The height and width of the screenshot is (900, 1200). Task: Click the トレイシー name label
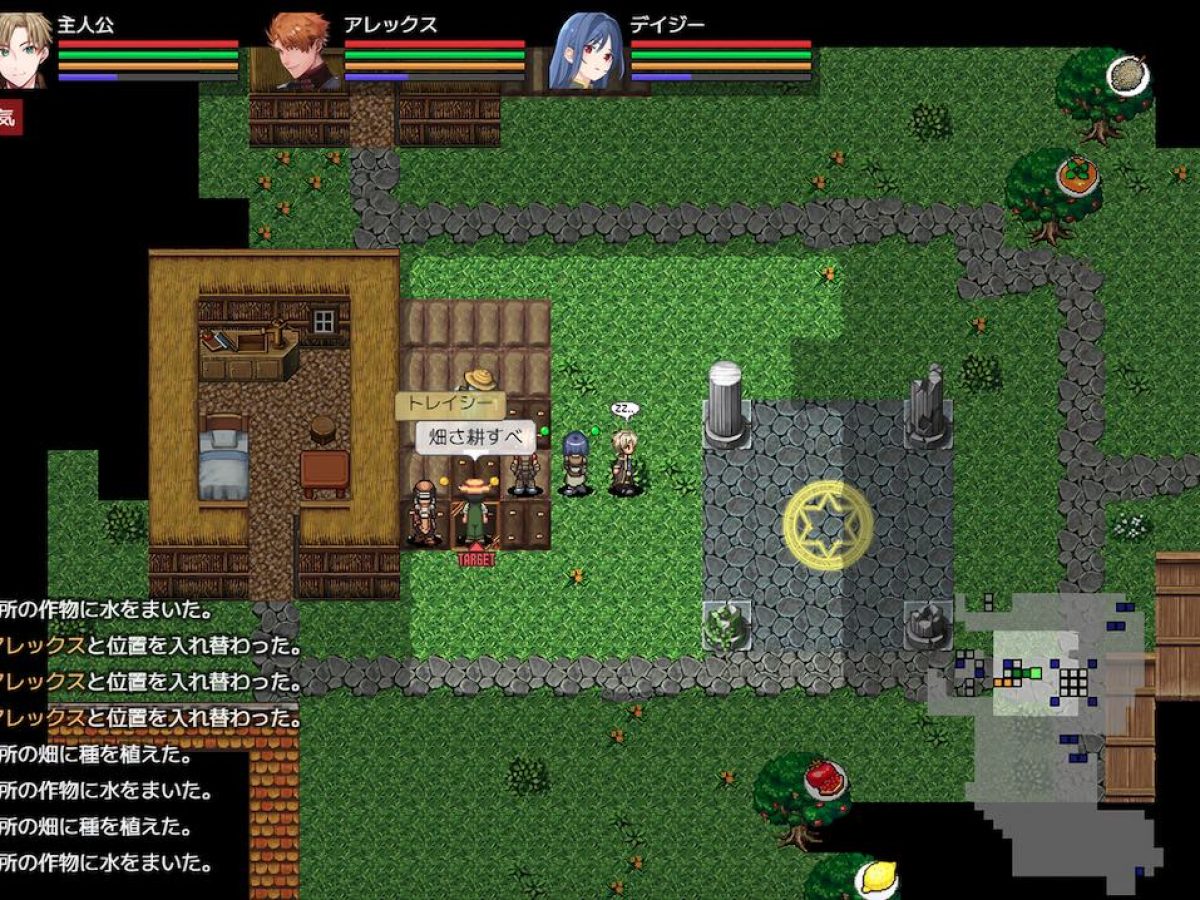click(450, 405)
